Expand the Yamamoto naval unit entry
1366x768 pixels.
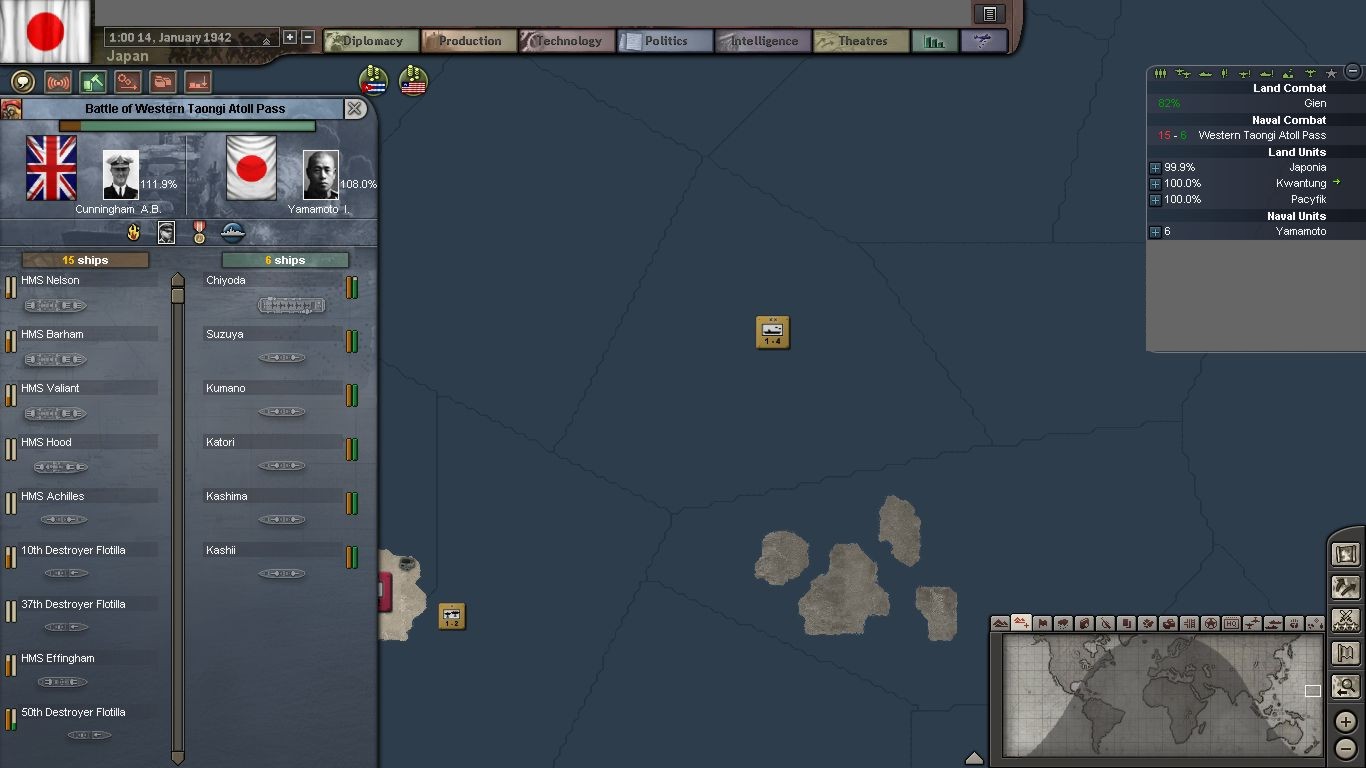click(1155, 232)
